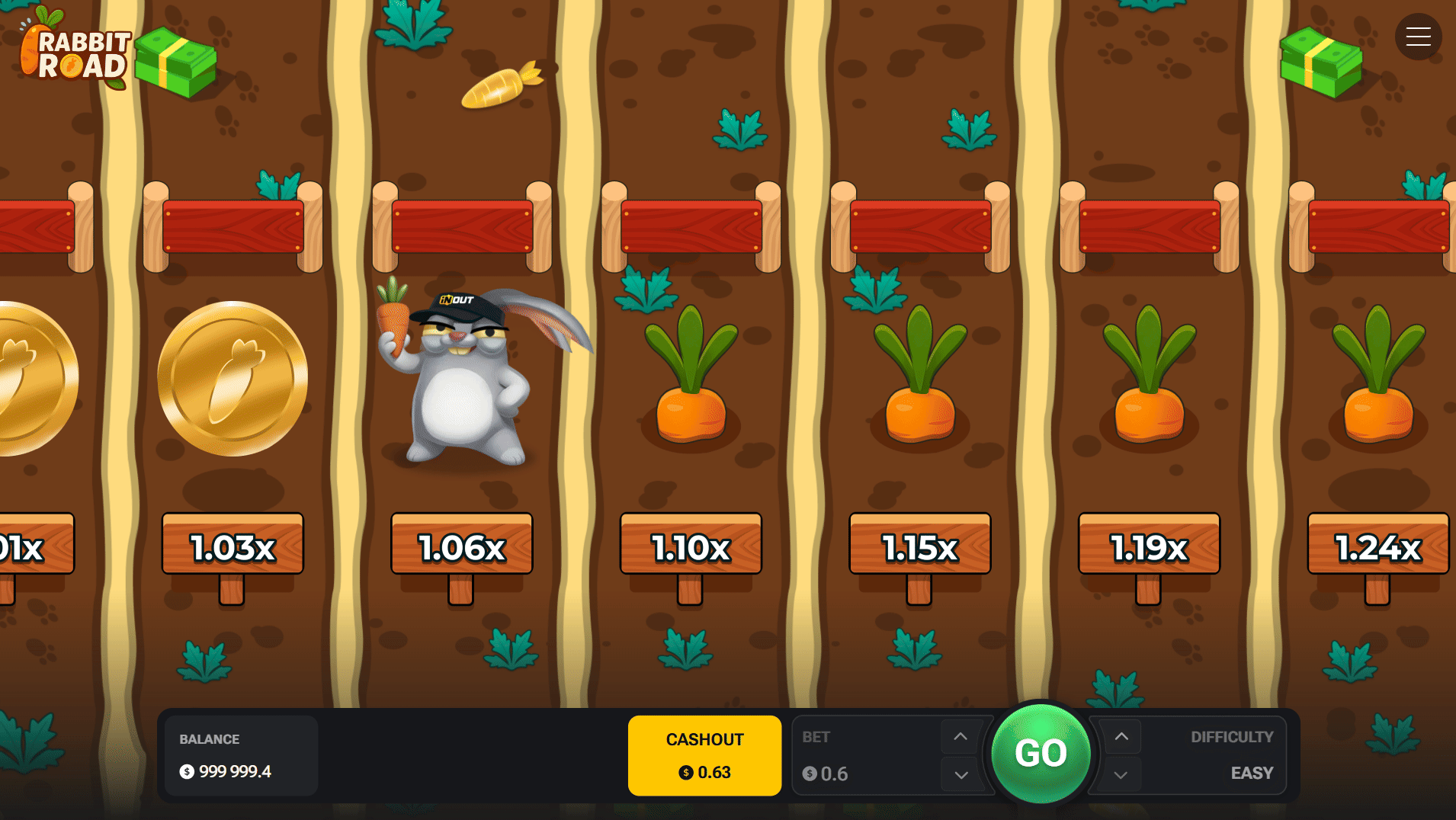
Task: Click the 1.06x multiplier sign
Action: click(460, 546)
